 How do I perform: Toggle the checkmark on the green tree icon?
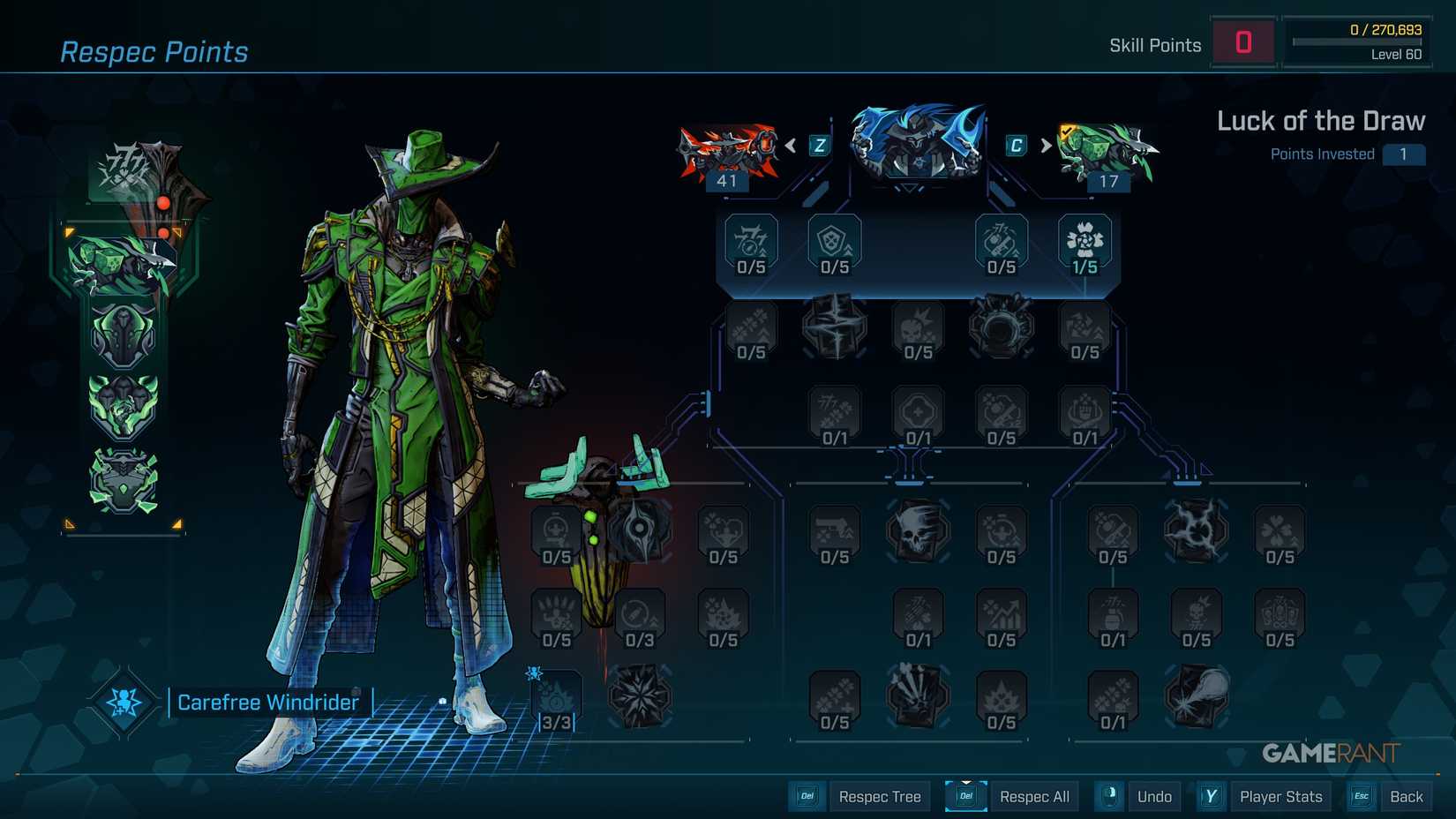(1064, 128)
